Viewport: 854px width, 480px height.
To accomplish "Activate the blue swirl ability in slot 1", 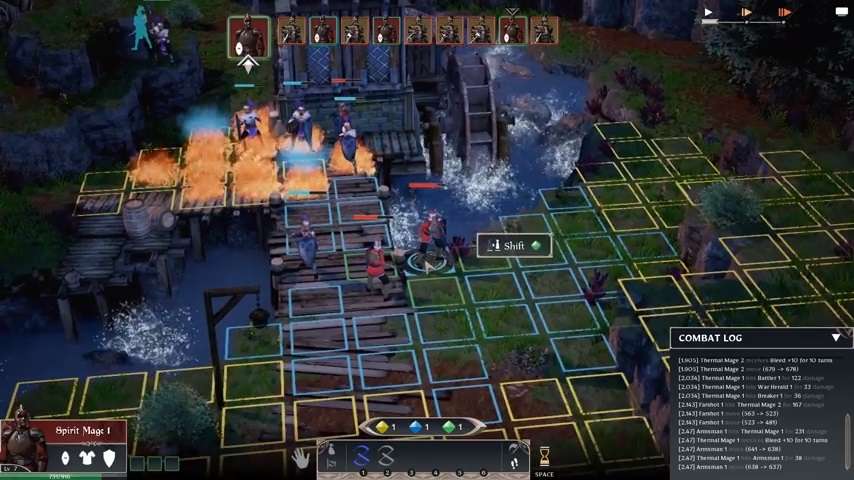I will click(362, 456).
